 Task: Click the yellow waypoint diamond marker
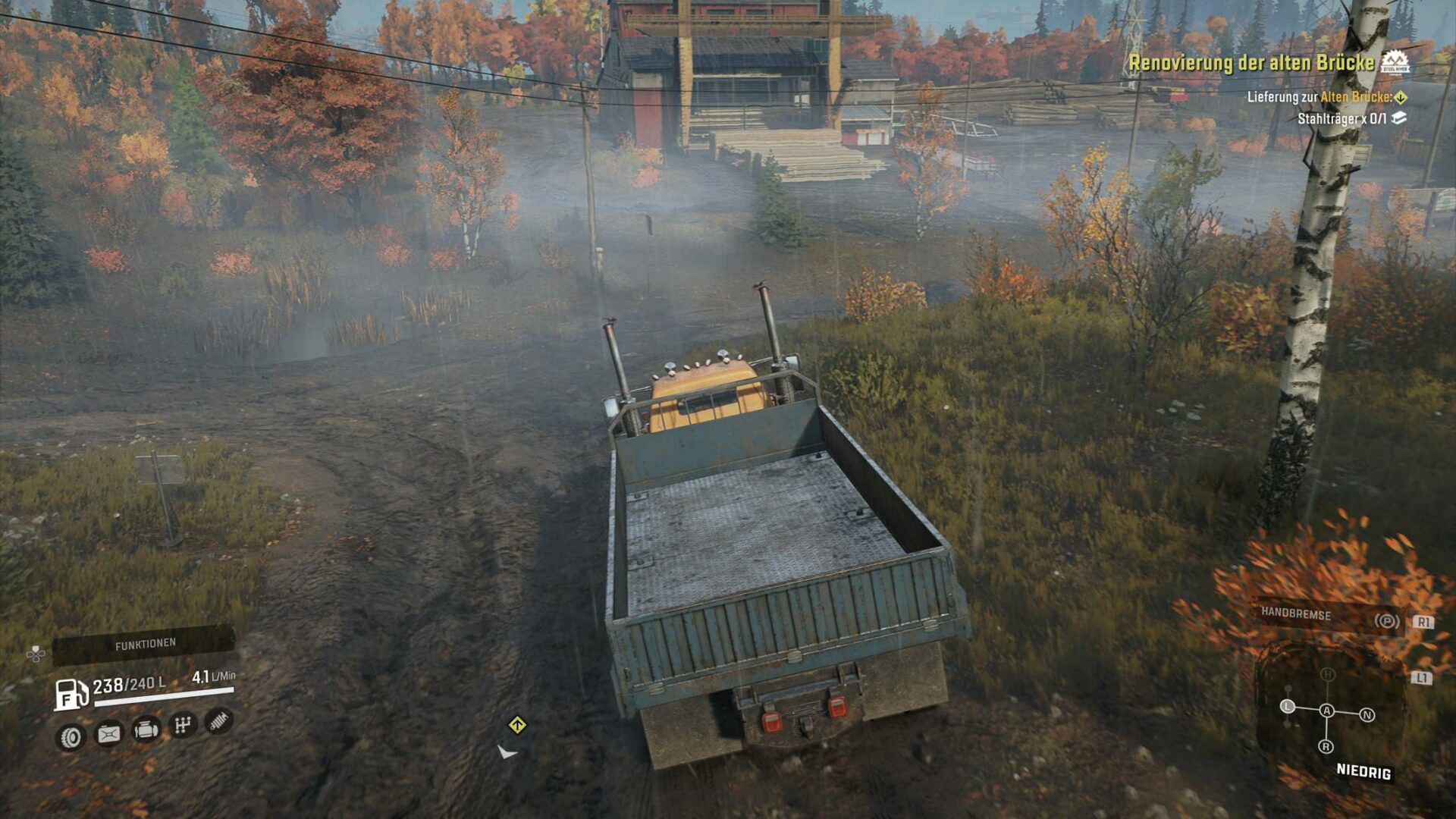tap(517, 726)
